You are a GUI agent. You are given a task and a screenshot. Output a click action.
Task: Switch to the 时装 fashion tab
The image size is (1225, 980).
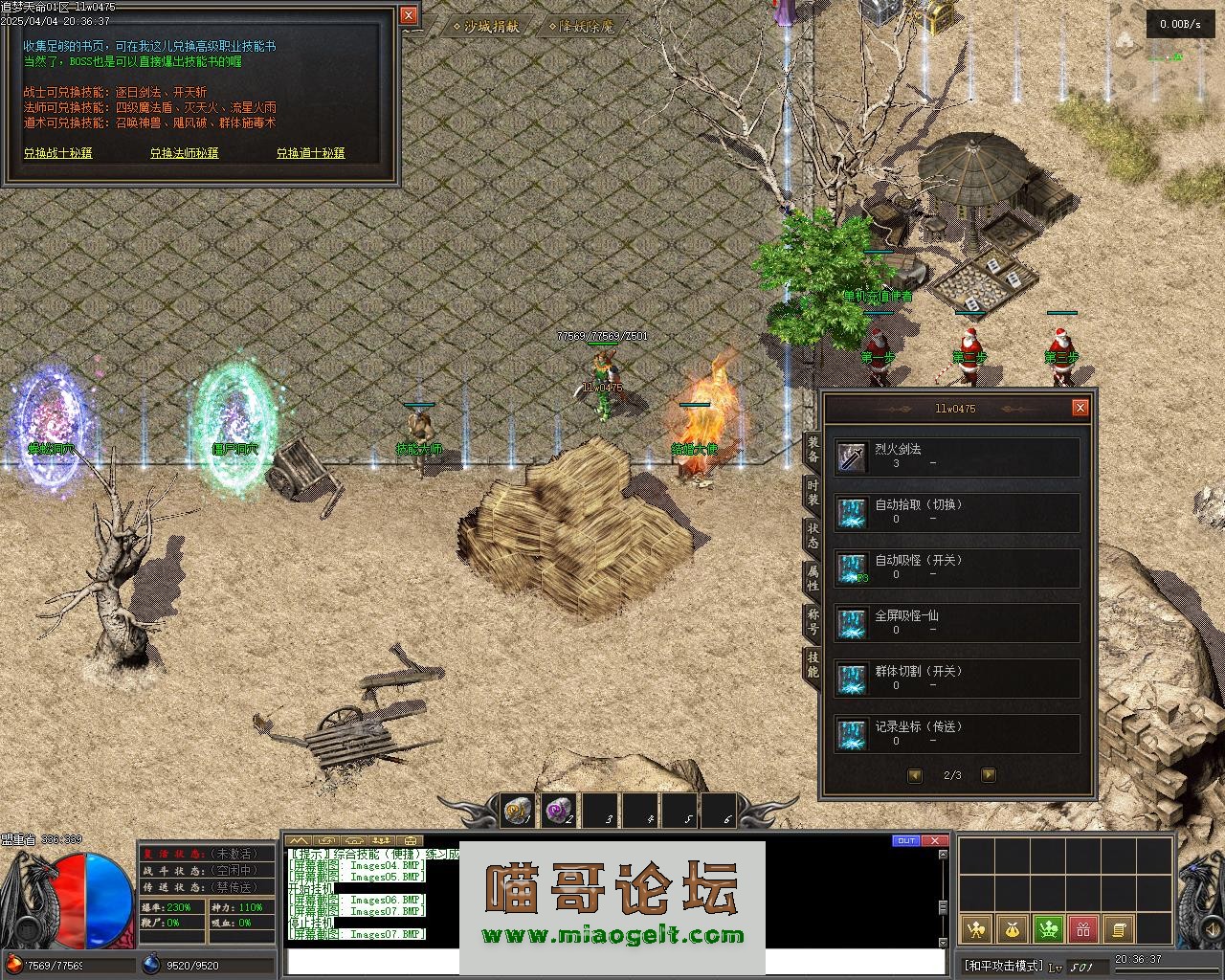[x=813, y=493]
